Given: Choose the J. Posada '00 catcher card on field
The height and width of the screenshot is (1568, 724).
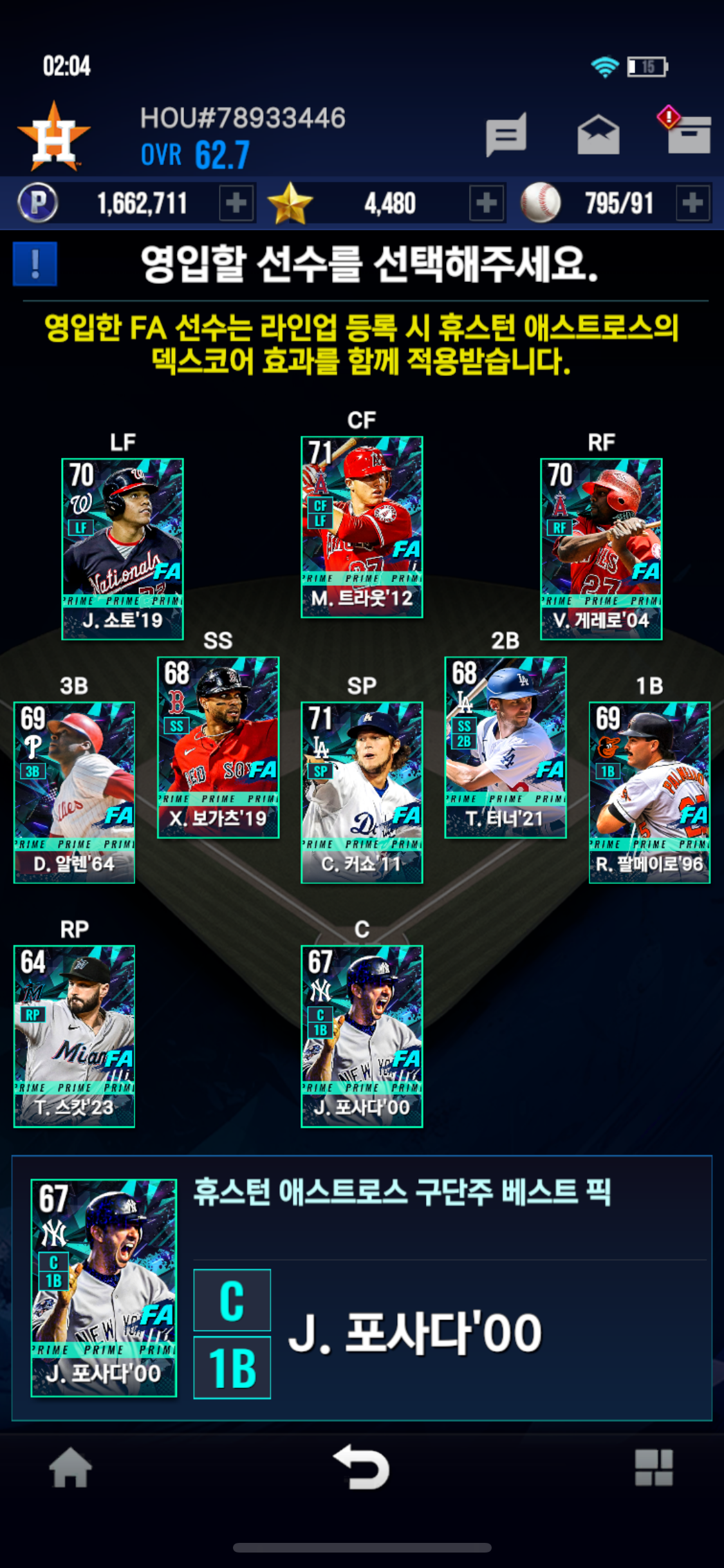Looking at the screenshot, I should point(362,1036).
